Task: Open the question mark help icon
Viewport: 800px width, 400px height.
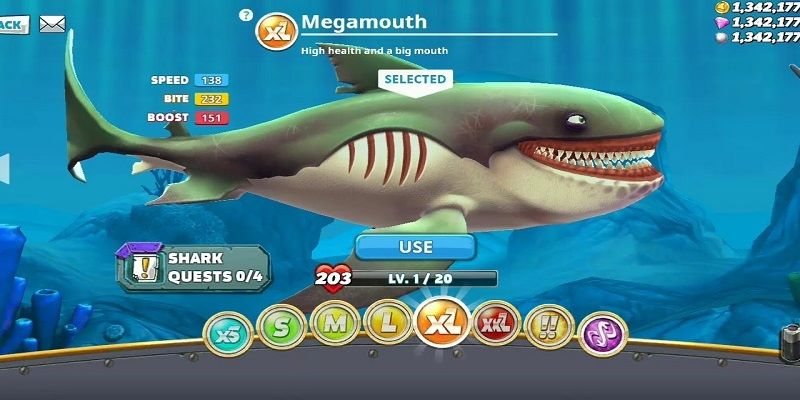Action: point(246,15)
